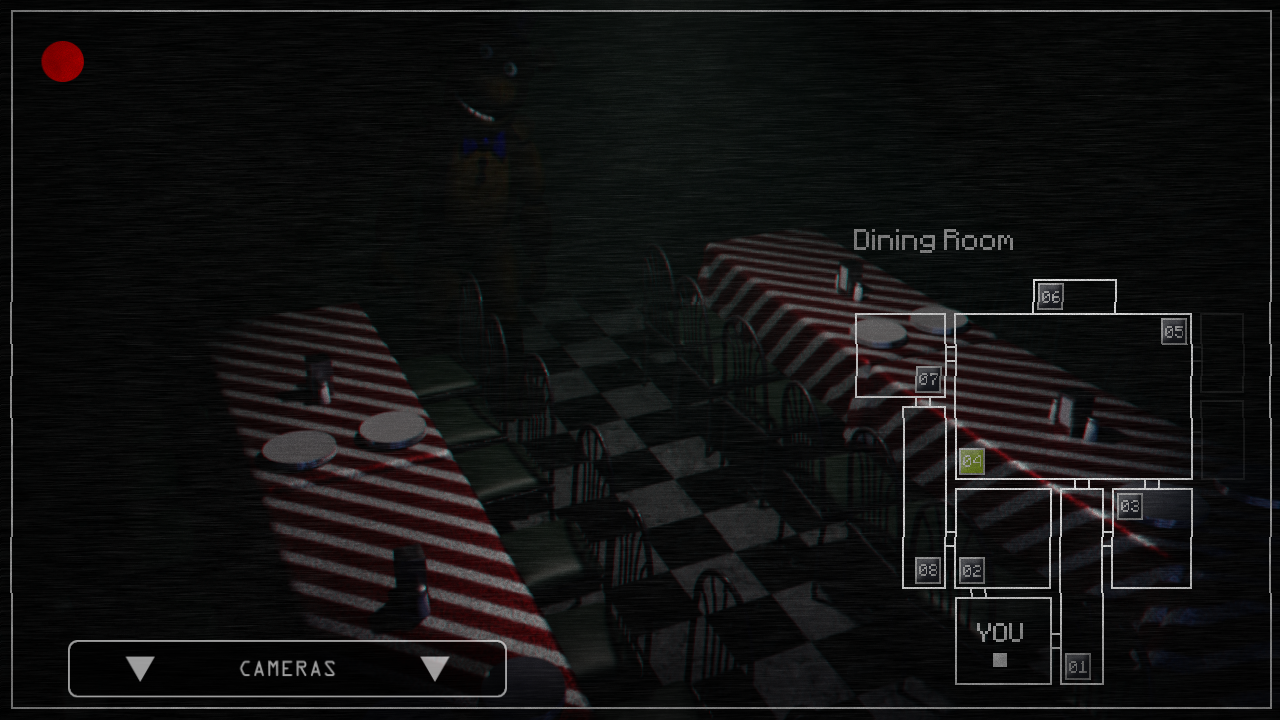Screen dimensions: 1280x720
Task: Open camera 05 in the top-right corner
Action: (x=1172, y=331)
